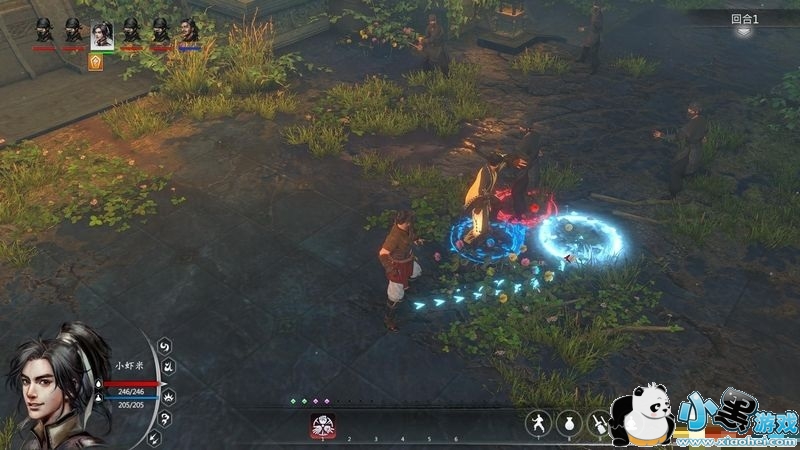Screen dimensions: 800x450
Task: Choose the martial arts stance action button
Action: 539,422
